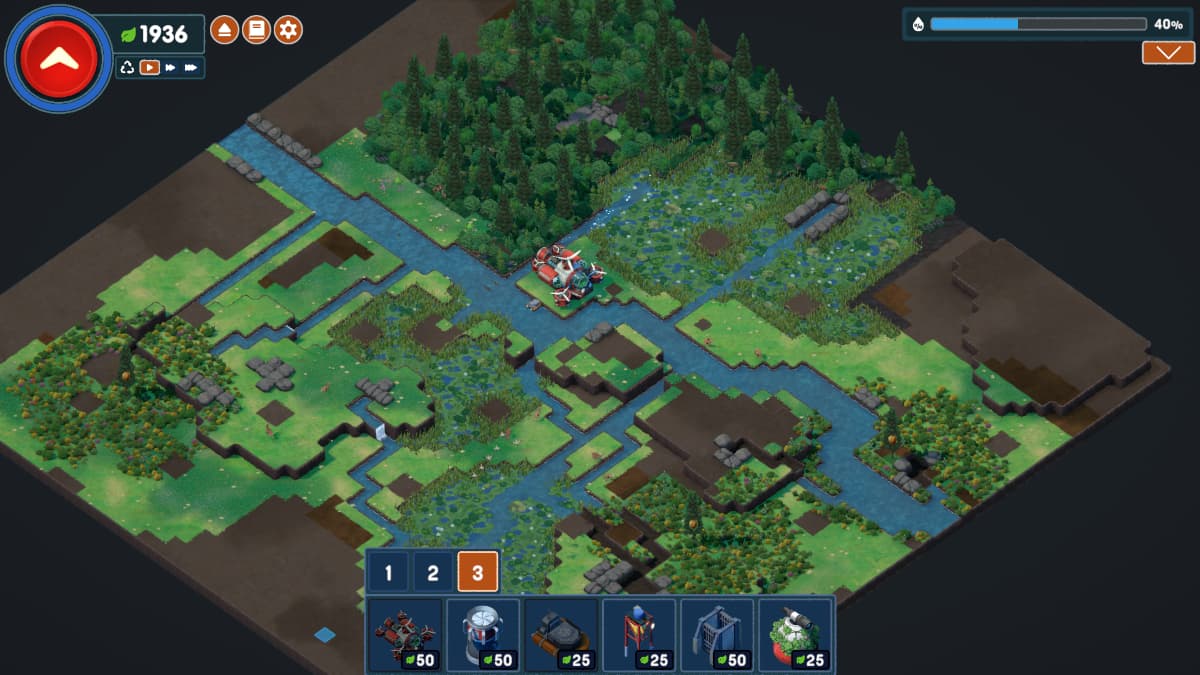Select the recycle mode icon
The height and width of the screenshot is (675, 1200).
point(127,67)
